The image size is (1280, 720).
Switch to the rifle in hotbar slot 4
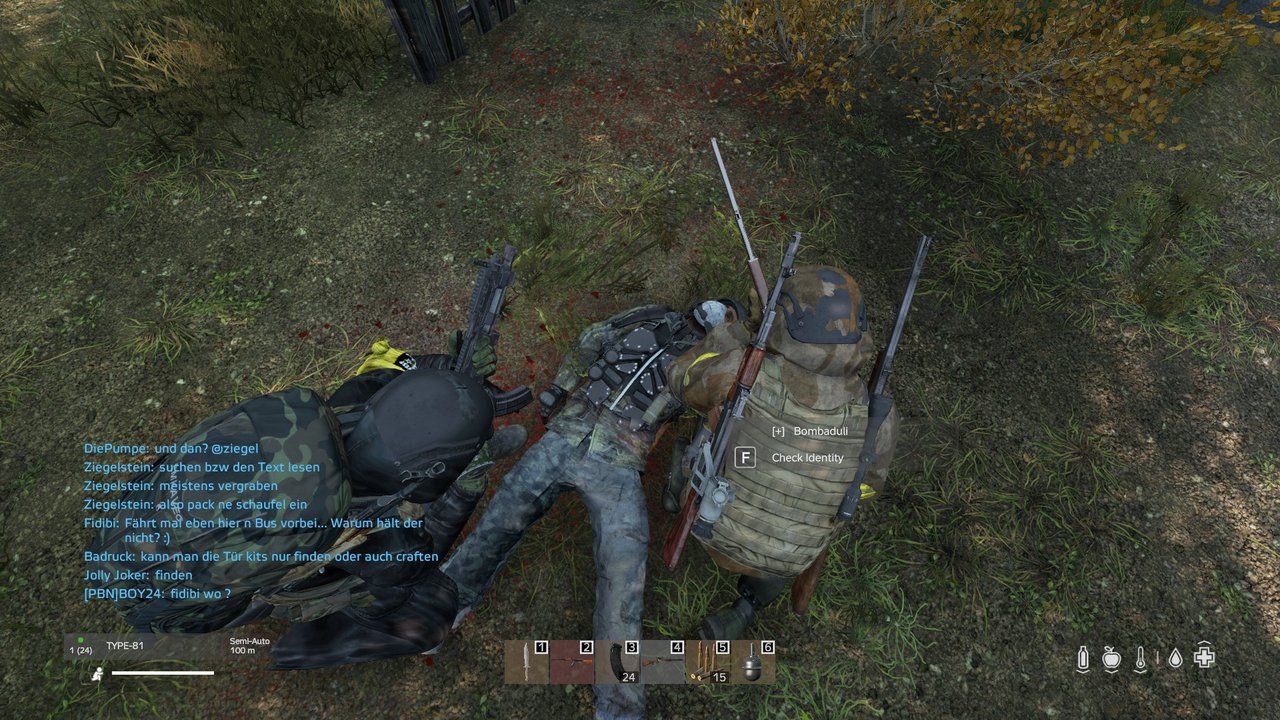click(x=662, y=662)
